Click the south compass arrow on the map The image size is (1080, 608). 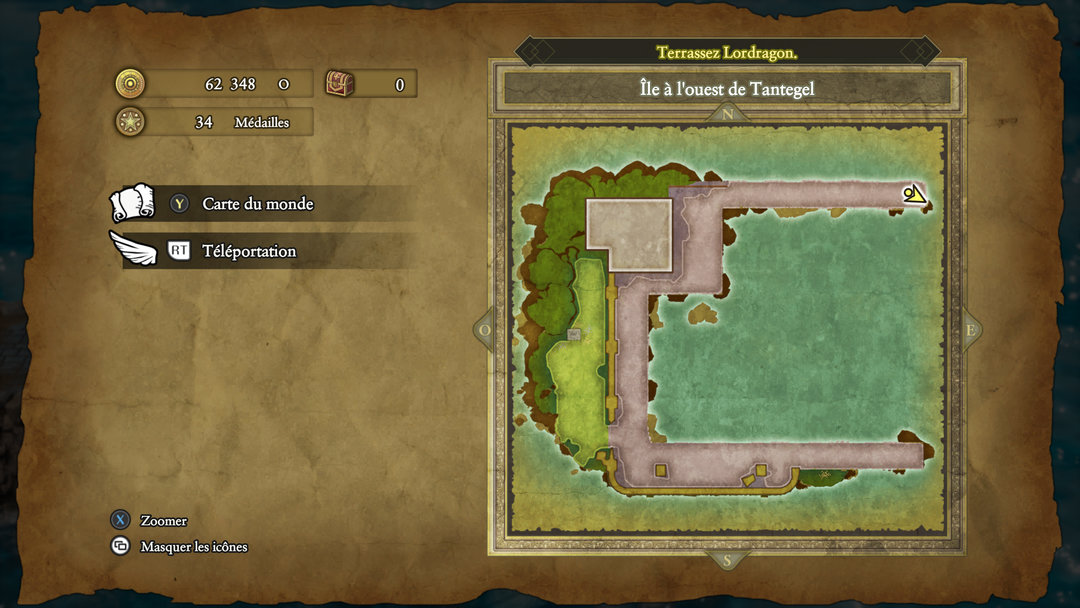727,560
